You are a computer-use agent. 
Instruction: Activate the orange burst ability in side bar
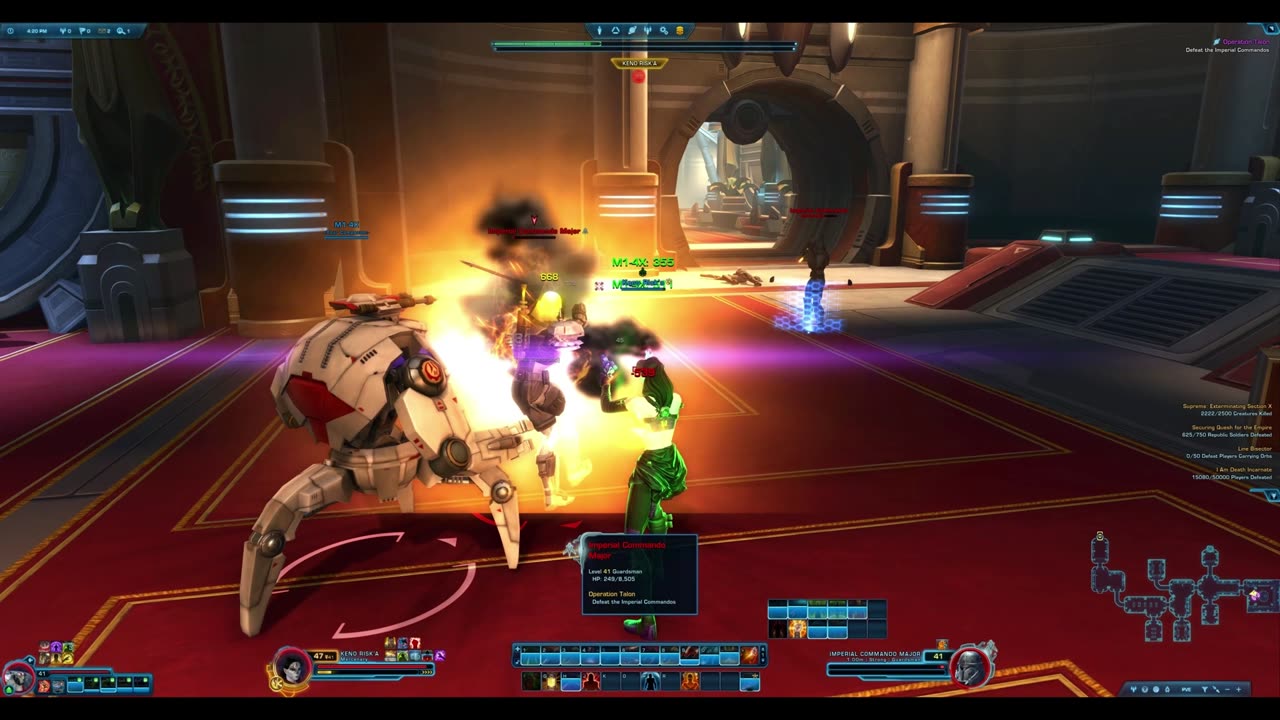[797, 629]
